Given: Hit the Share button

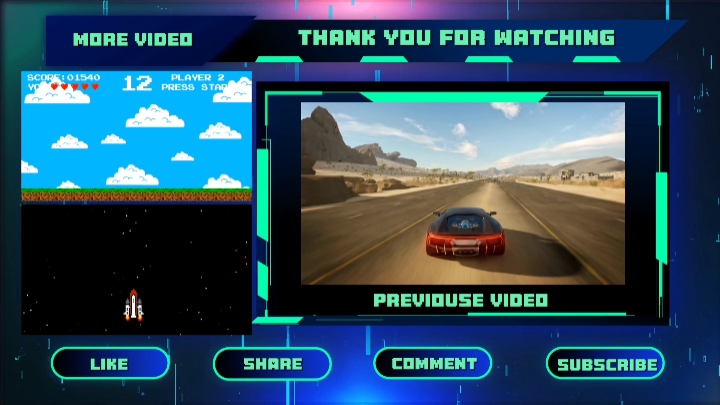Looking at the screenshot, I should click(272, 364).
